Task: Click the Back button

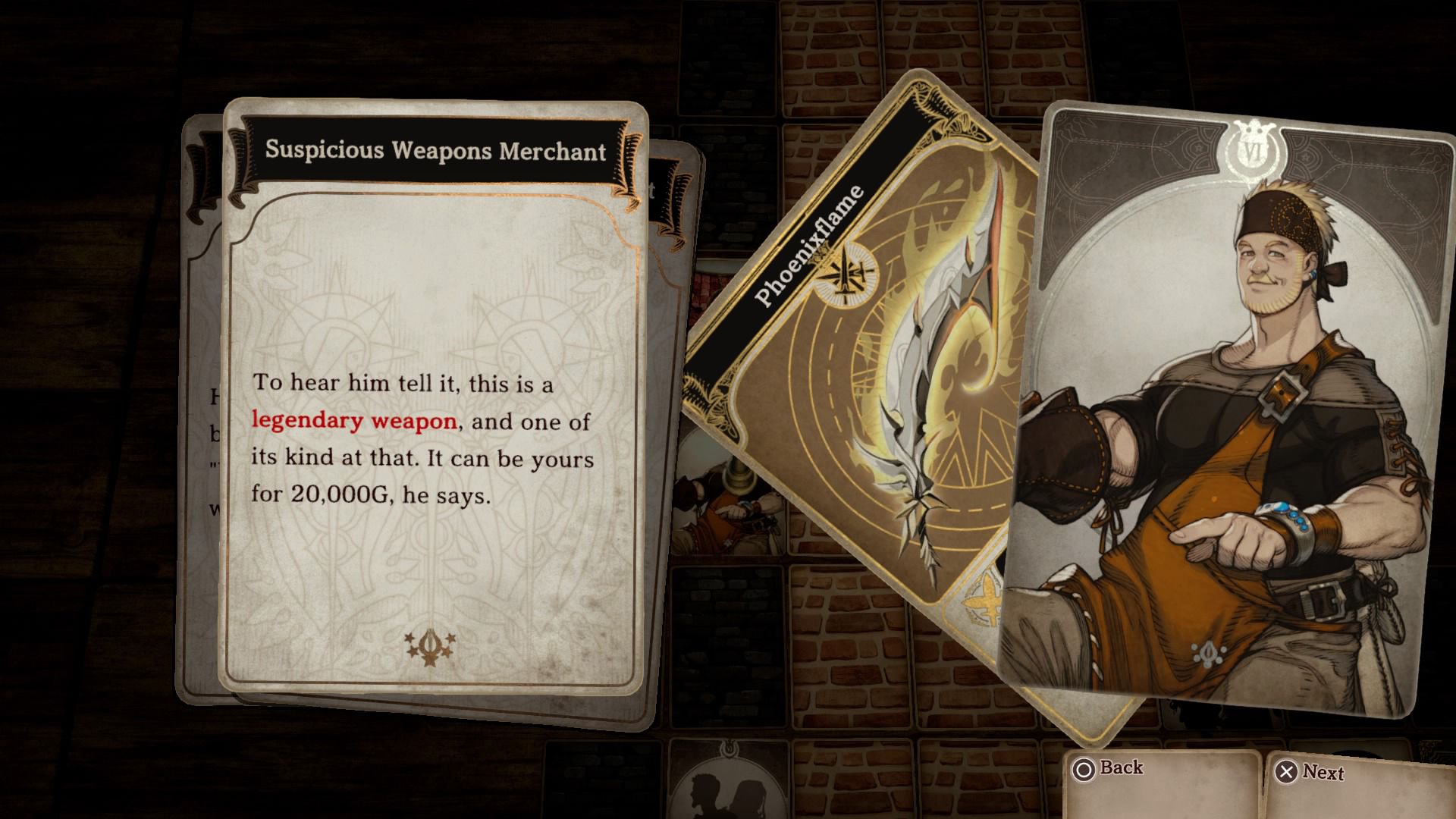Action: point(1122,769)
